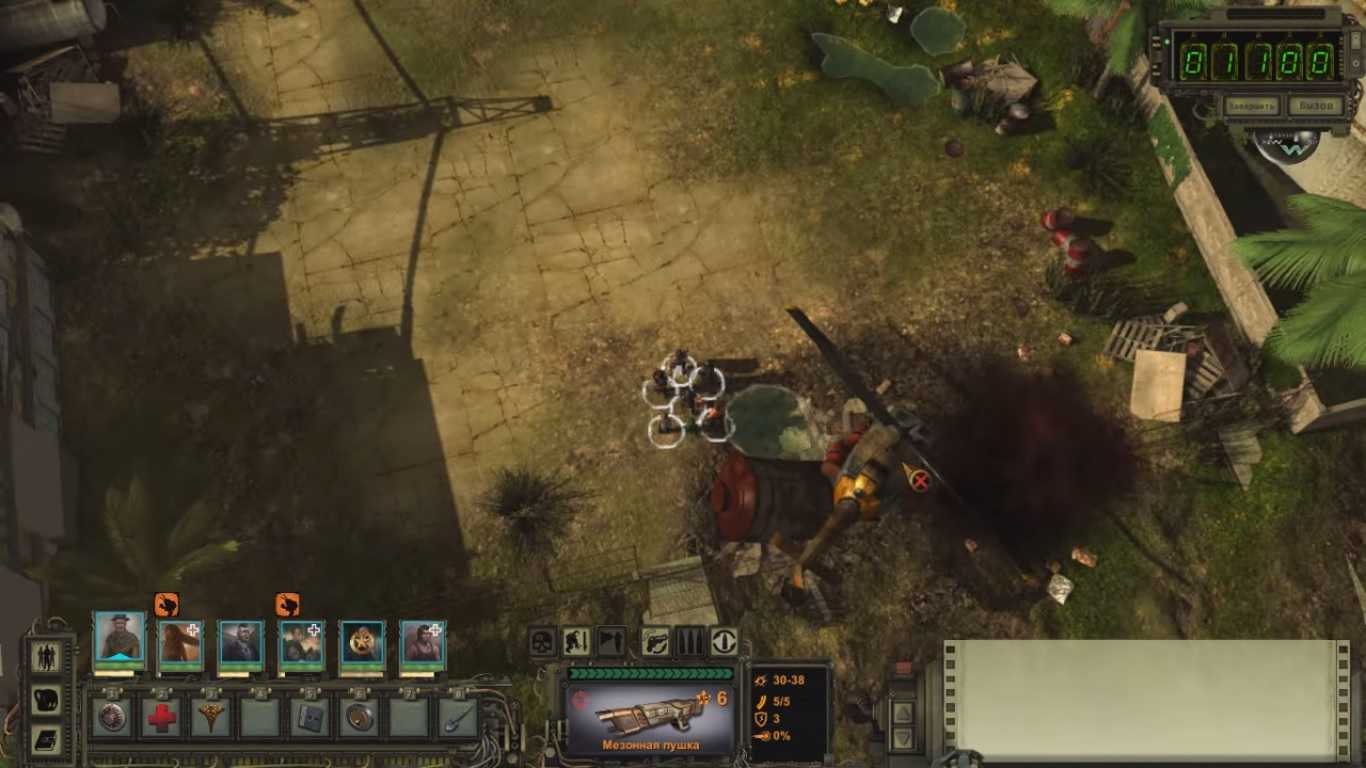Activate the caduceus surgeon skill slot
The image size is (1366, 768).
tap(210, 717)
